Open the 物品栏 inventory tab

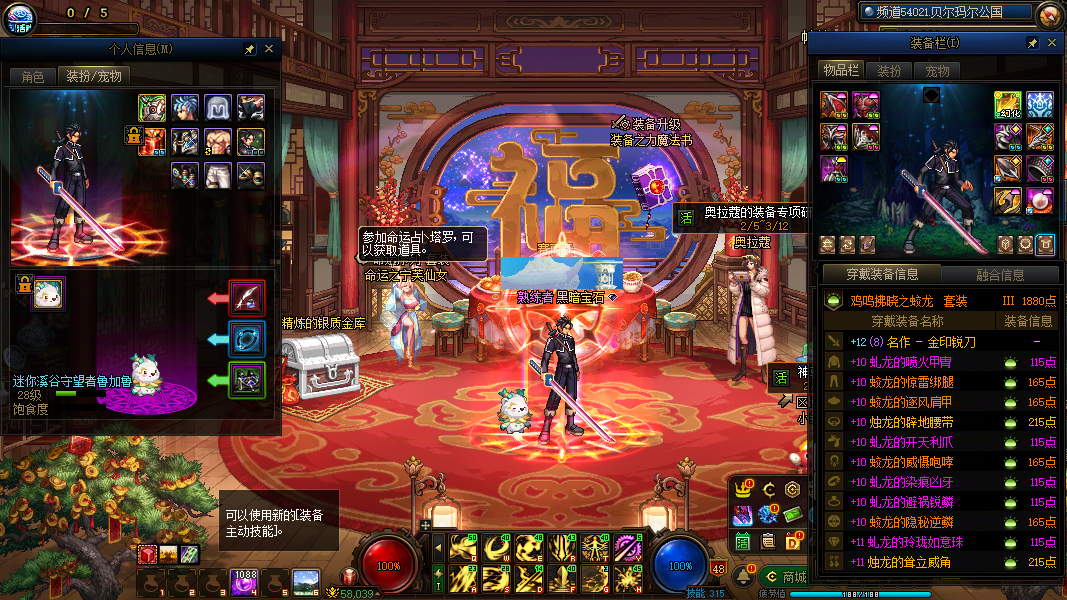842,70
